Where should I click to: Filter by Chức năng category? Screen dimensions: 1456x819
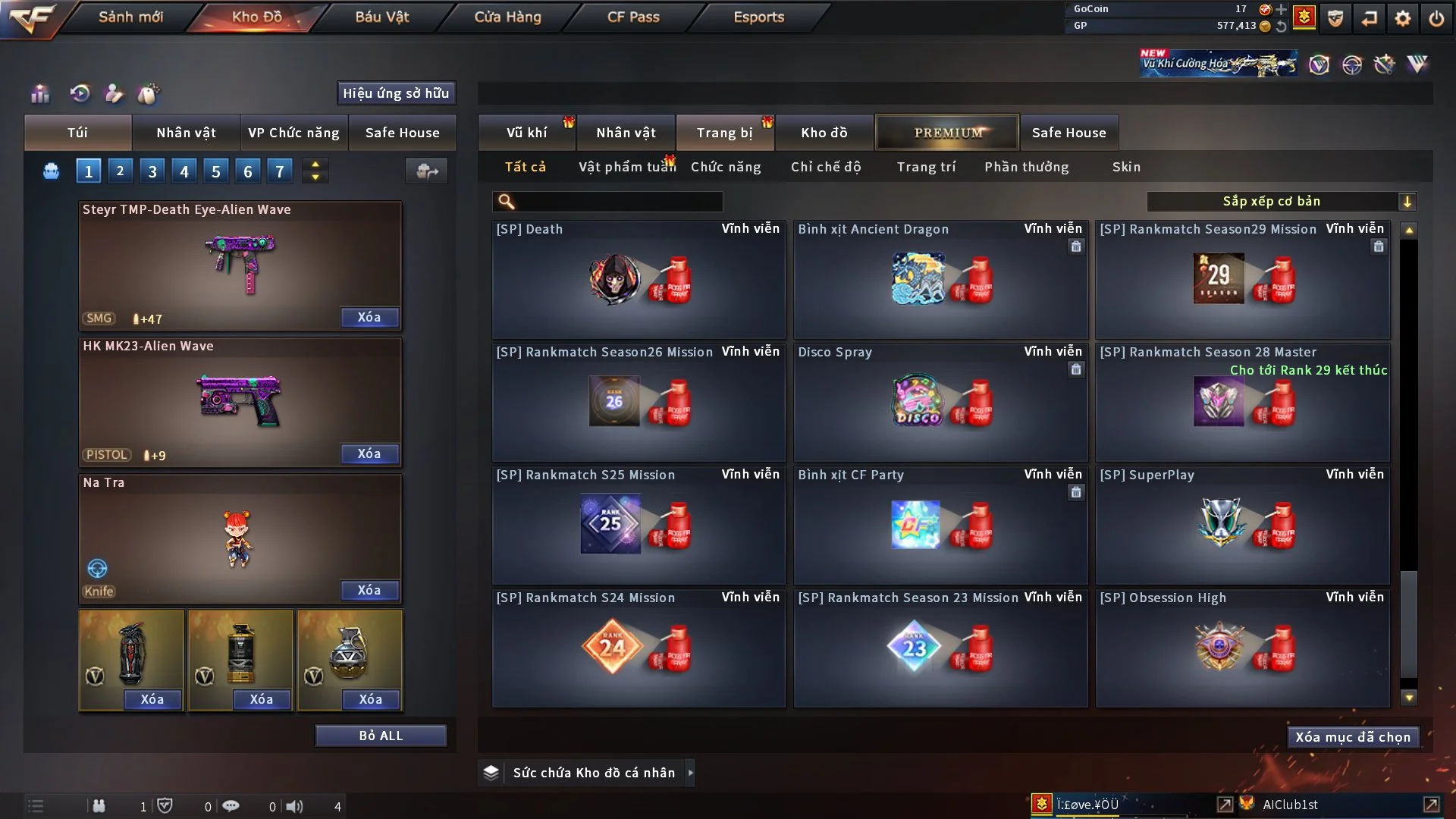725,167
